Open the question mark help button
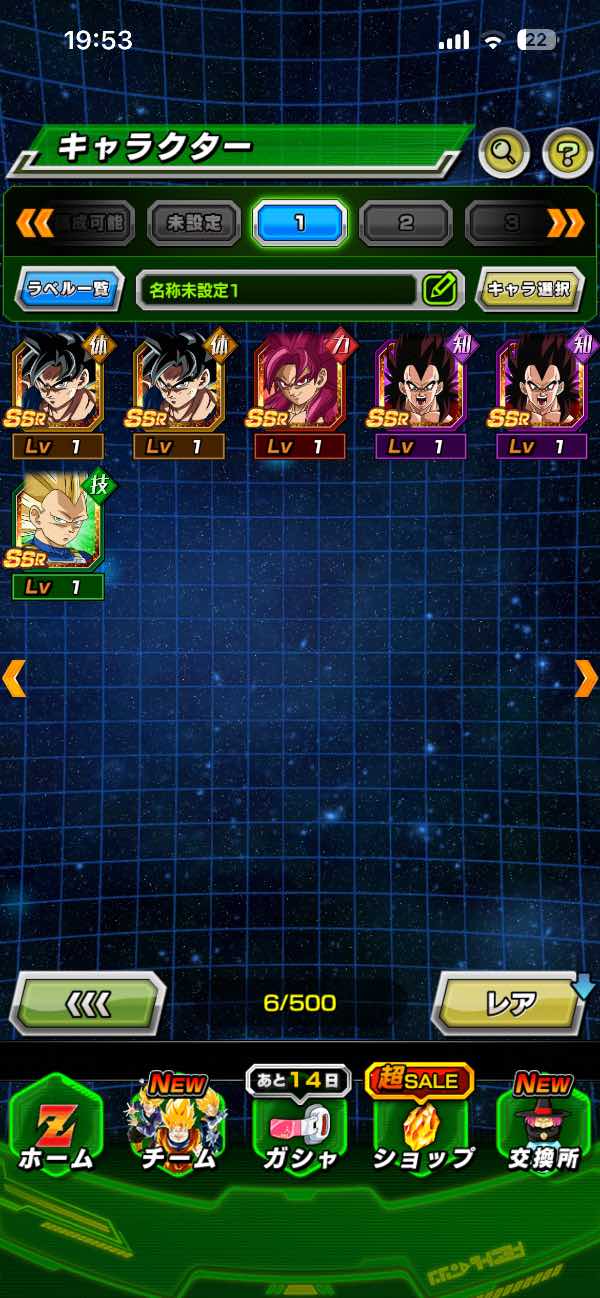 point(567,153)
